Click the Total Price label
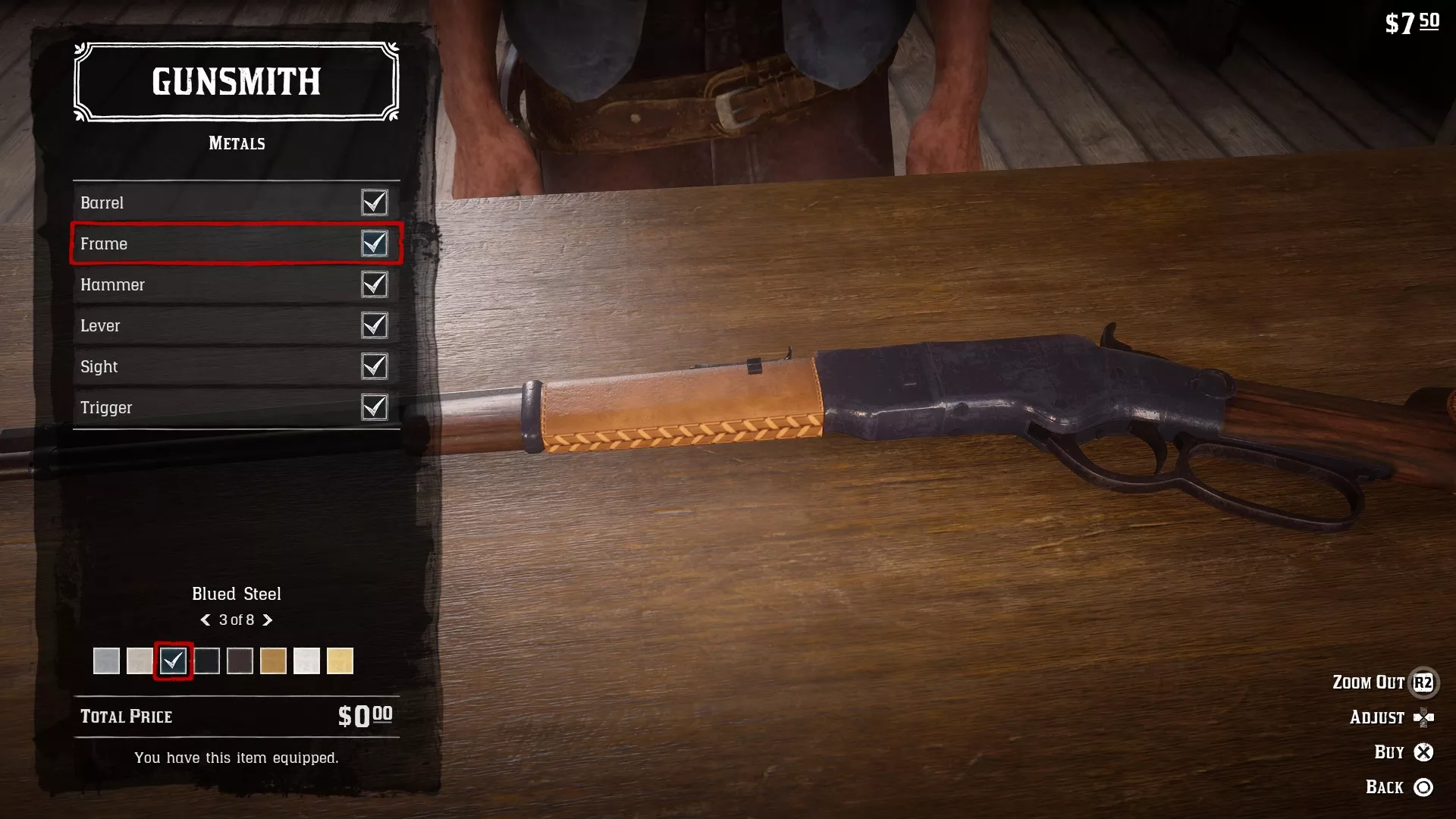Image resolution: width=1456 pixels, height=819 pixels. pos(126,716)
